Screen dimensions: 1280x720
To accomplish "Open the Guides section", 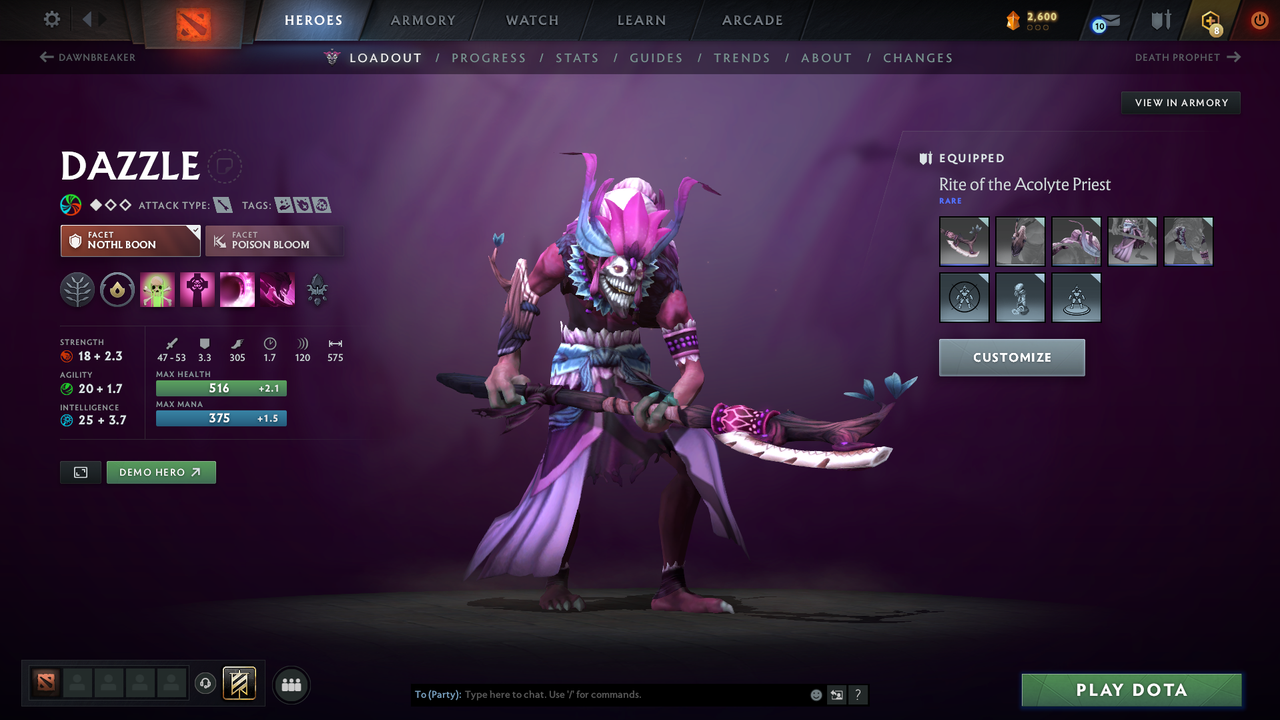I will [x=656, y=57].
